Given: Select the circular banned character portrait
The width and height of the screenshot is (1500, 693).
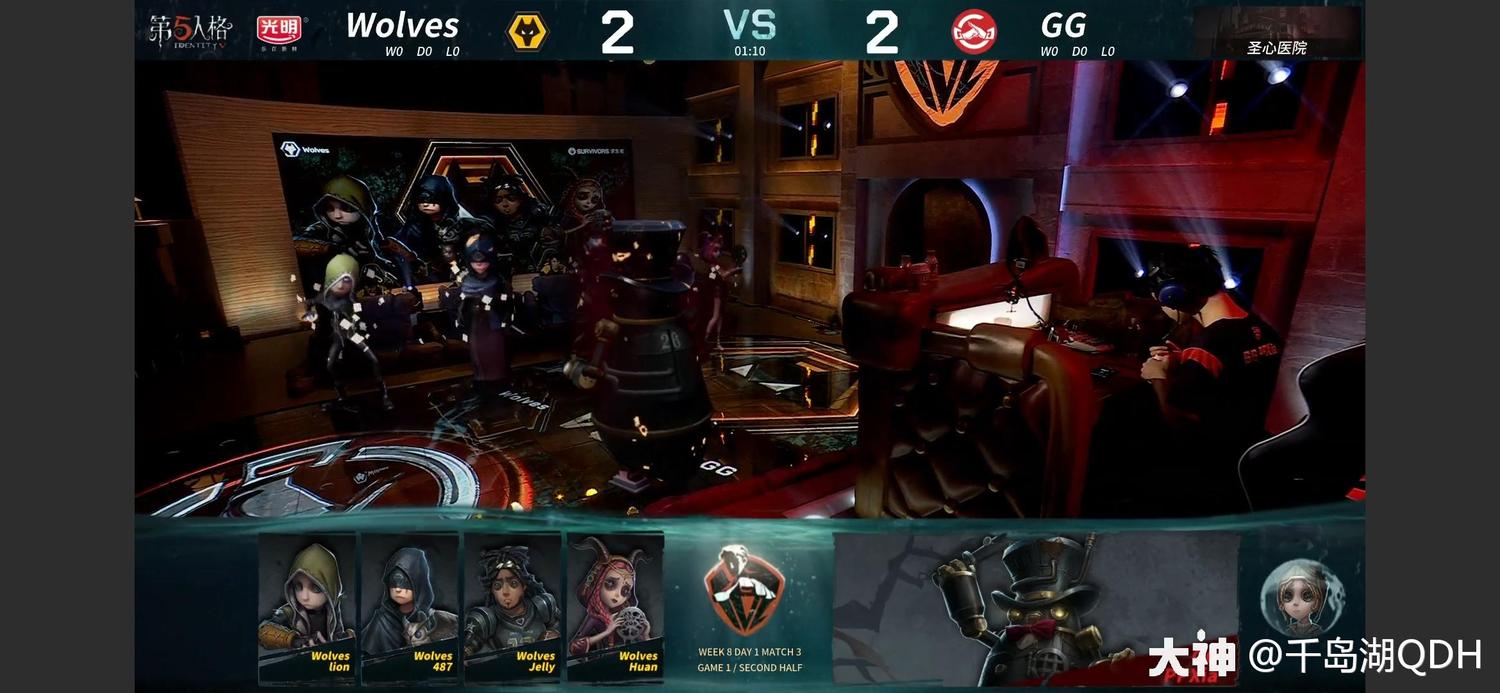Looking at the screenshot, I should (x=1301, y=597).
